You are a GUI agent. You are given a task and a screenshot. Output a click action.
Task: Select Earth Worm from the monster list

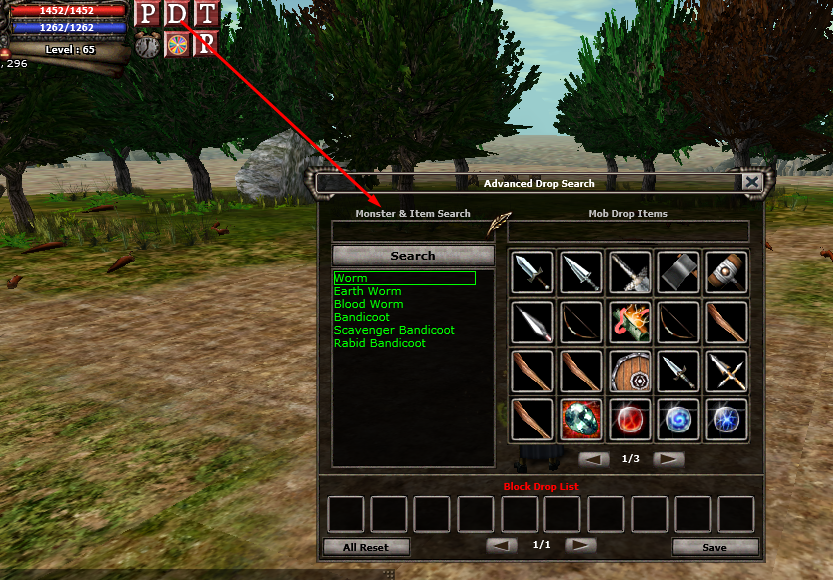[x=368, y=291]
